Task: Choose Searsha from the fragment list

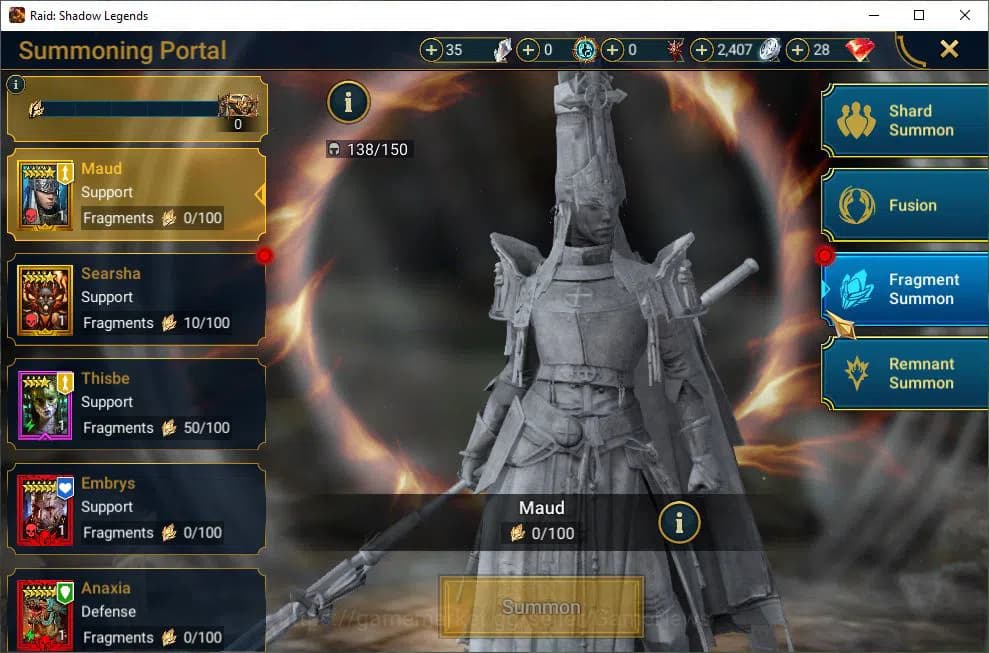Action: pos(137,299)
